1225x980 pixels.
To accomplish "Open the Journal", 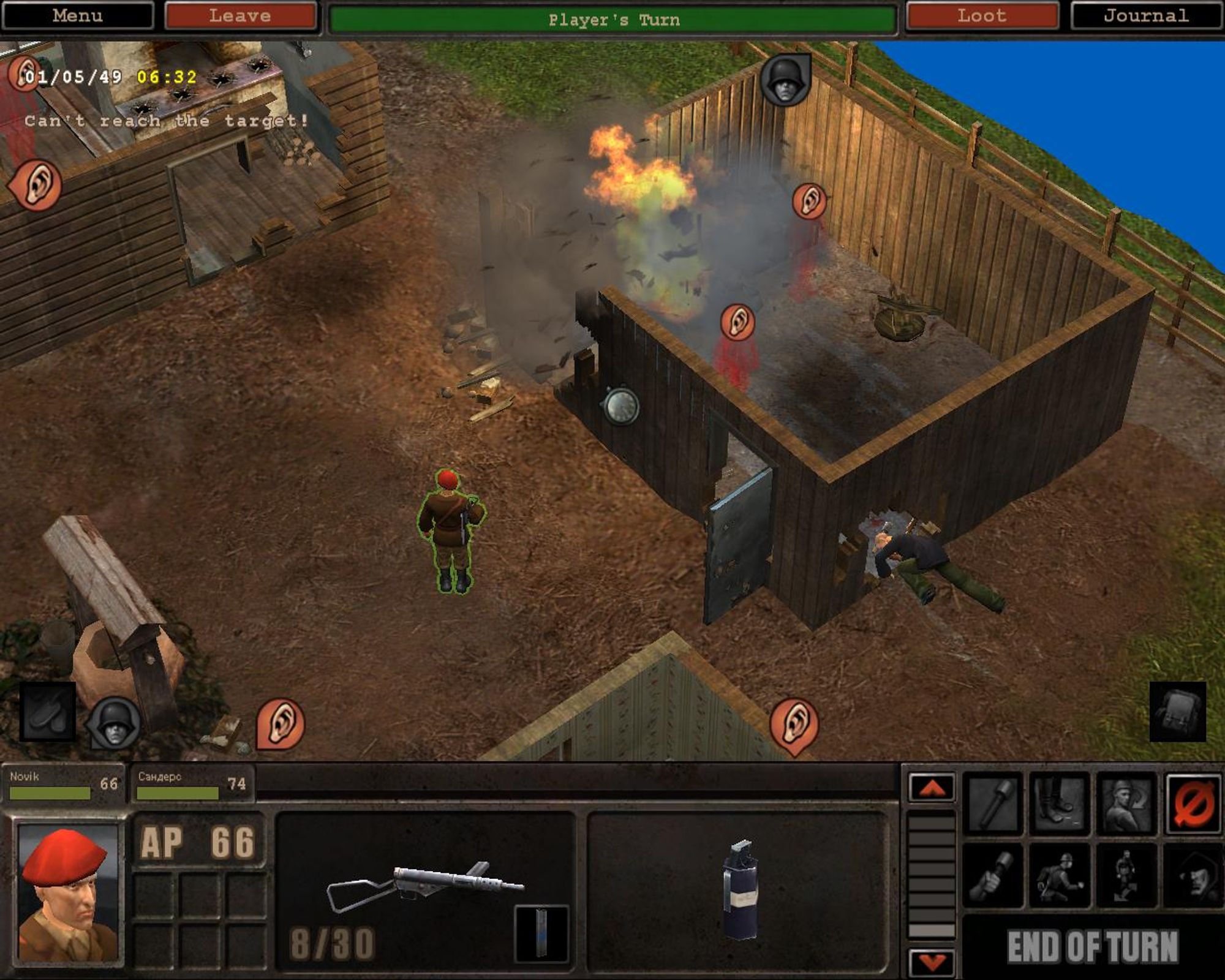I will point(1146,16).
